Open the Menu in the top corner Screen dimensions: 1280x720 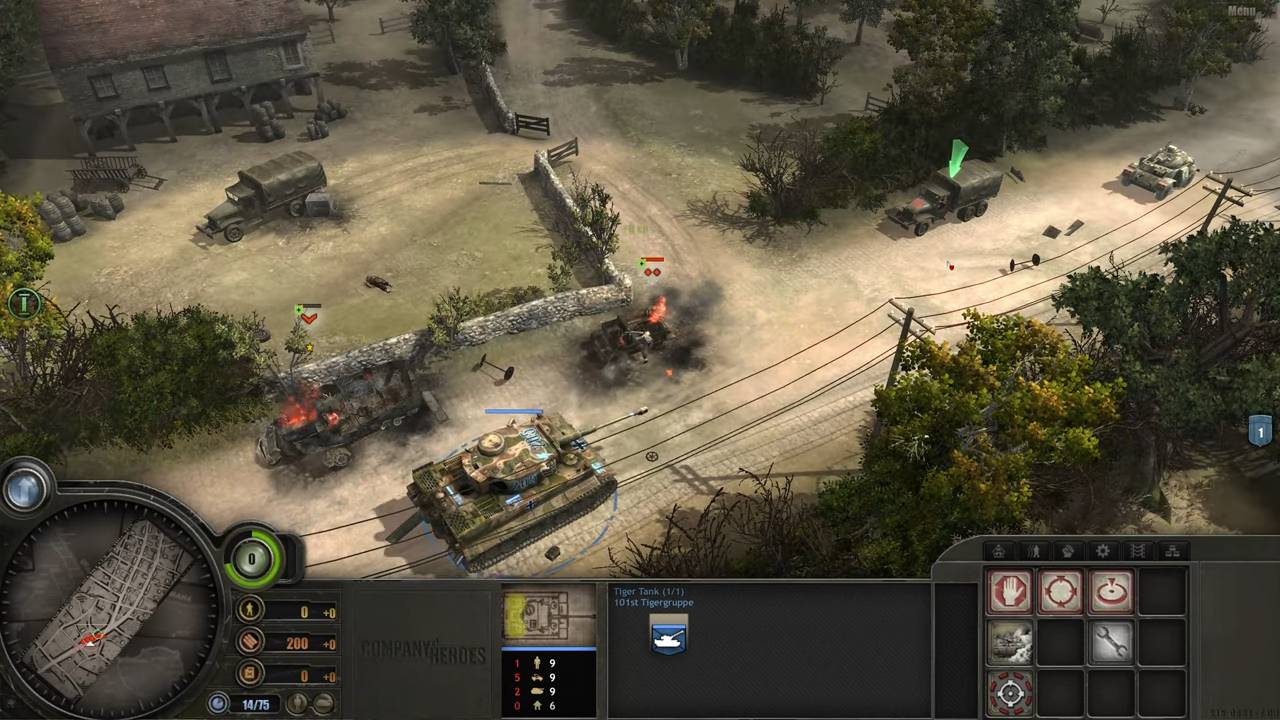[1241, 11]
